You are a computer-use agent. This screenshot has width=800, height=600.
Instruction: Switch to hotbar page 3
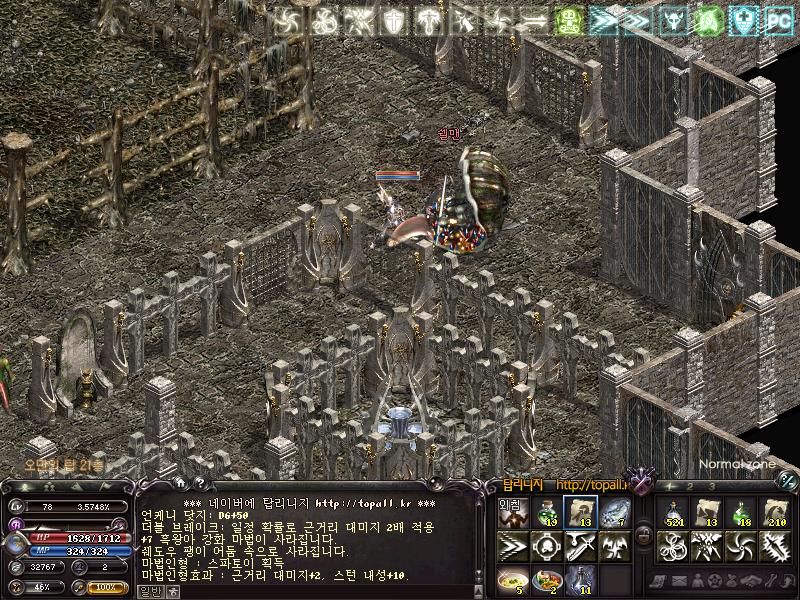pos(712,486)
